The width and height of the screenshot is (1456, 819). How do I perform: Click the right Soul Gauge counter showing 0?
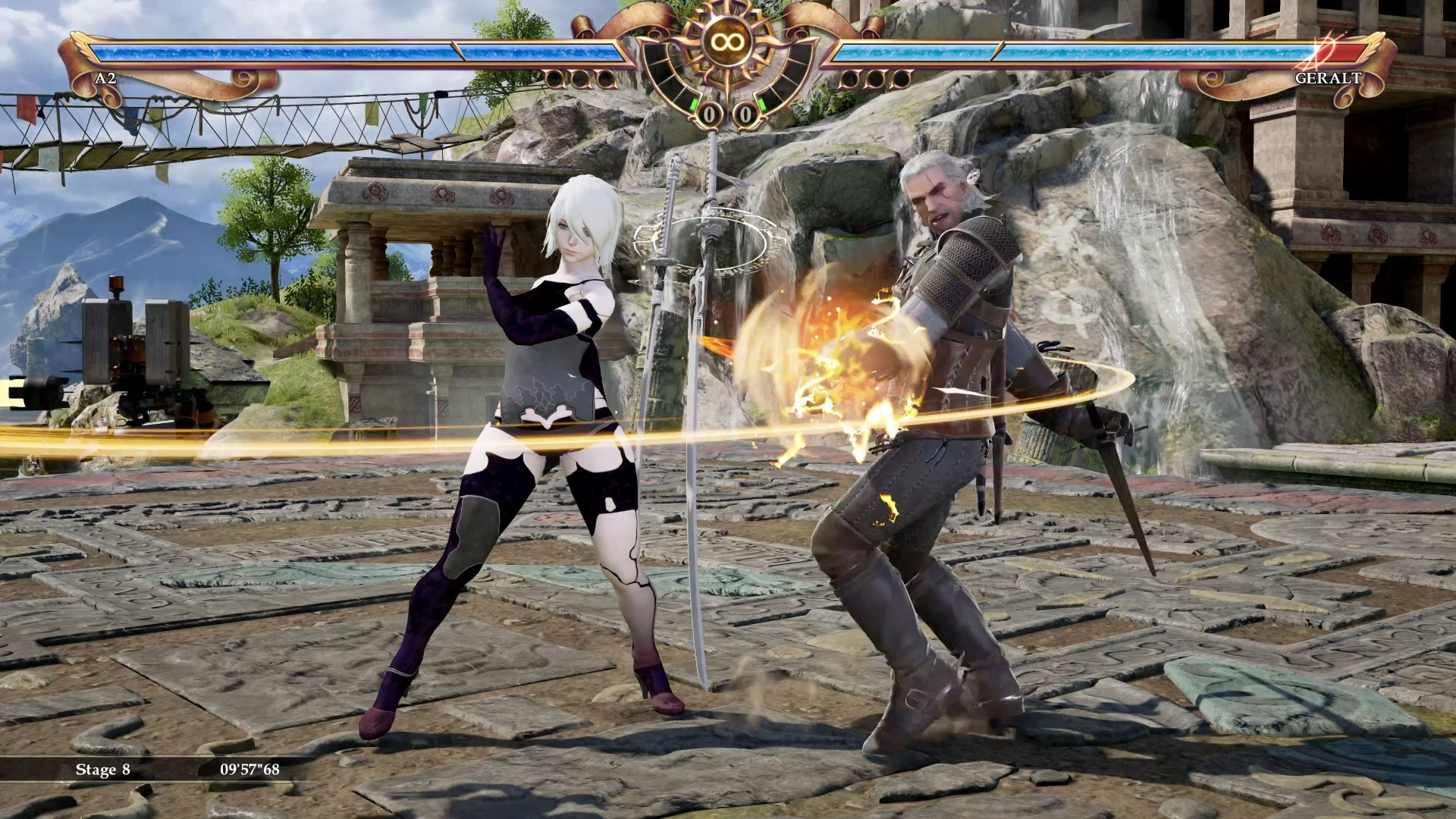point(745,115)
